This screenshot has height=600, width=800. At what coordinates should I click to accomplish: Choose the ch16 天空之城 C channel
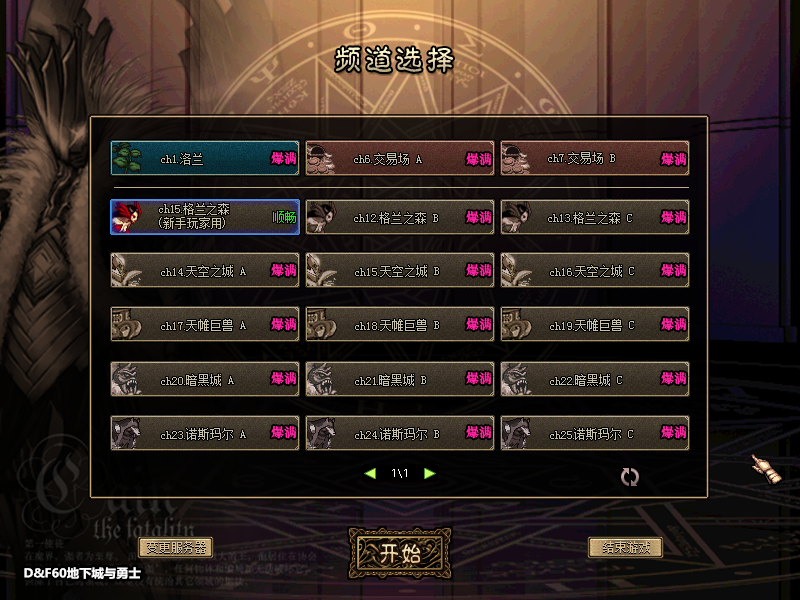[x=594, y=271]
